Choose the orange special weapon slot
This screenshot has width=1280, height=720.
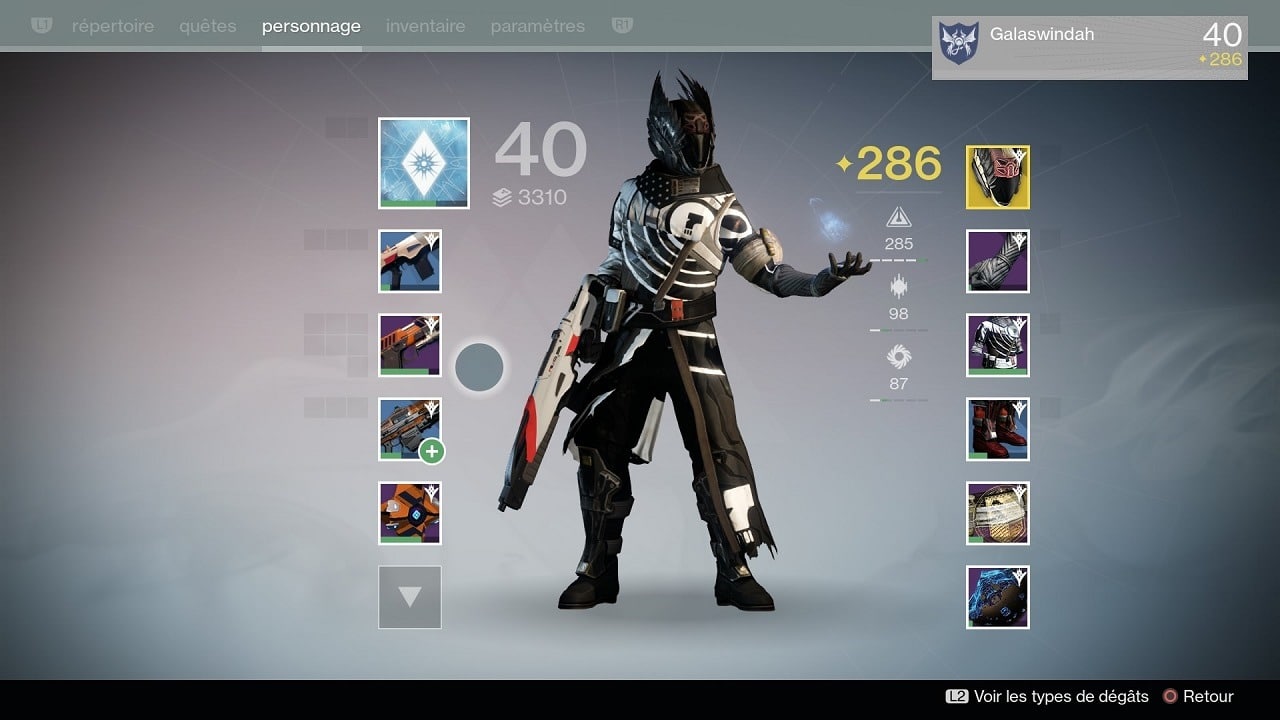click(410, 345)
